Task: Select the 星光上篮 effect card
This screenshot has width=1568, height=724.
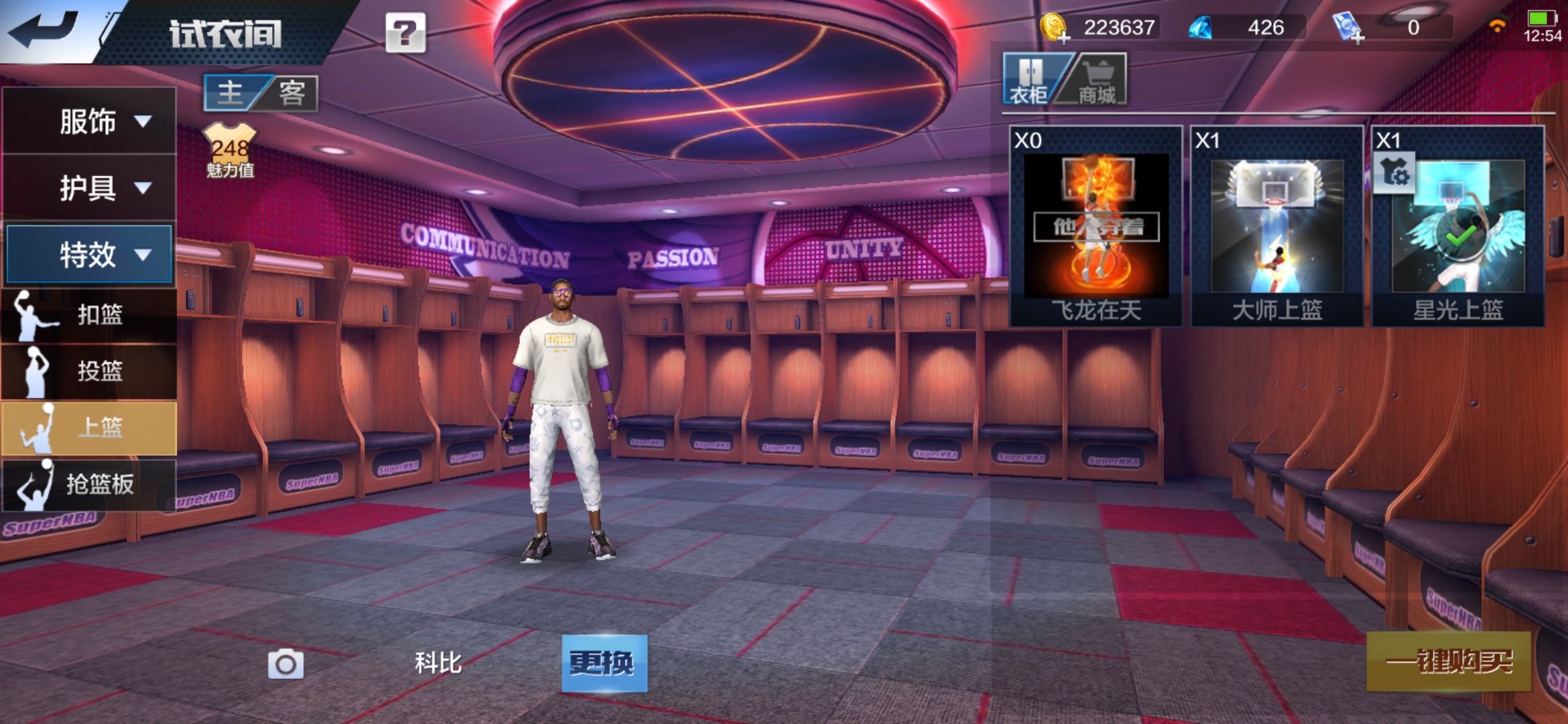Action: click(x=1457, y=226)
